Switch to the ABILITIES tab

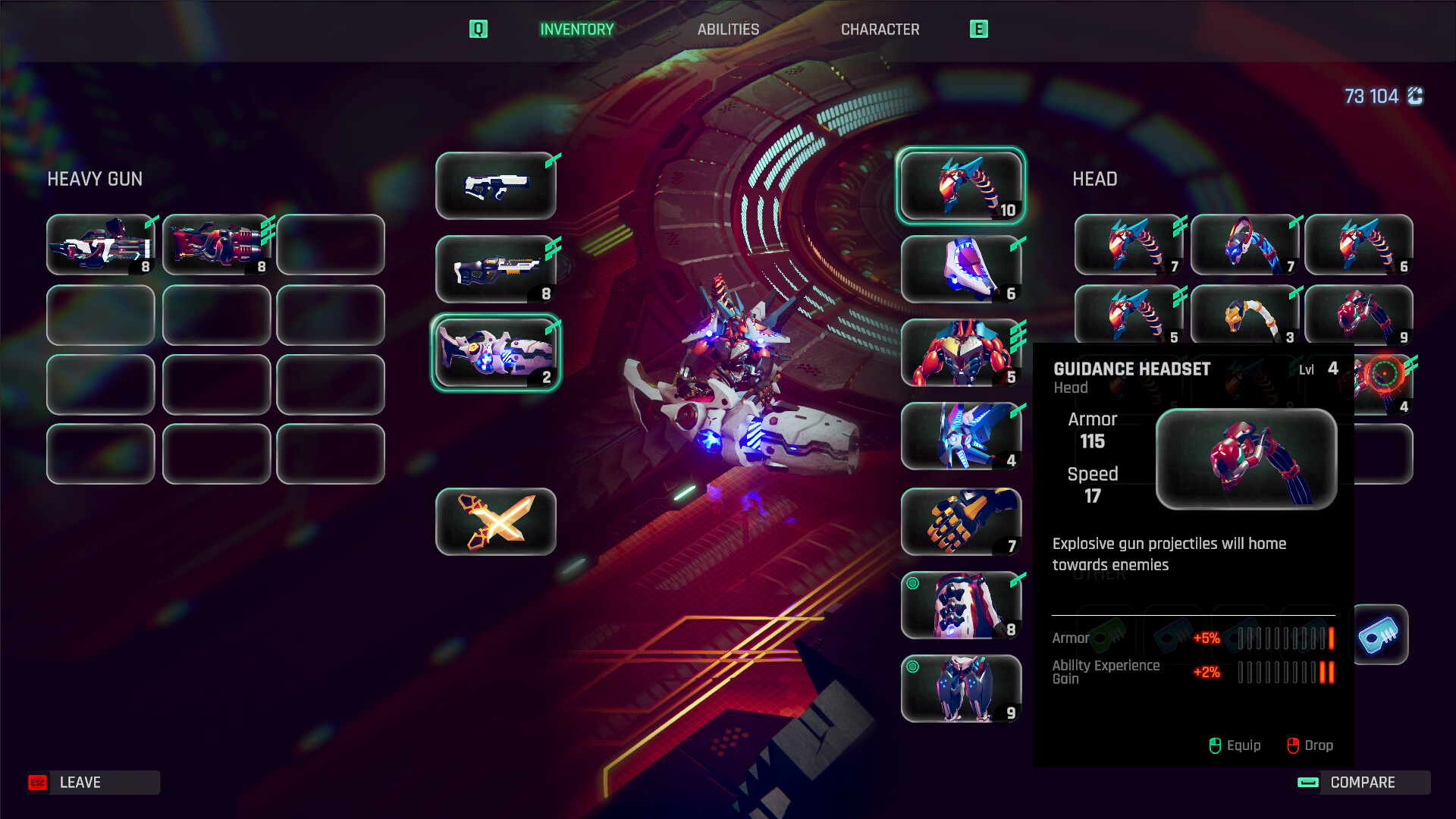[x=728, y=30]
